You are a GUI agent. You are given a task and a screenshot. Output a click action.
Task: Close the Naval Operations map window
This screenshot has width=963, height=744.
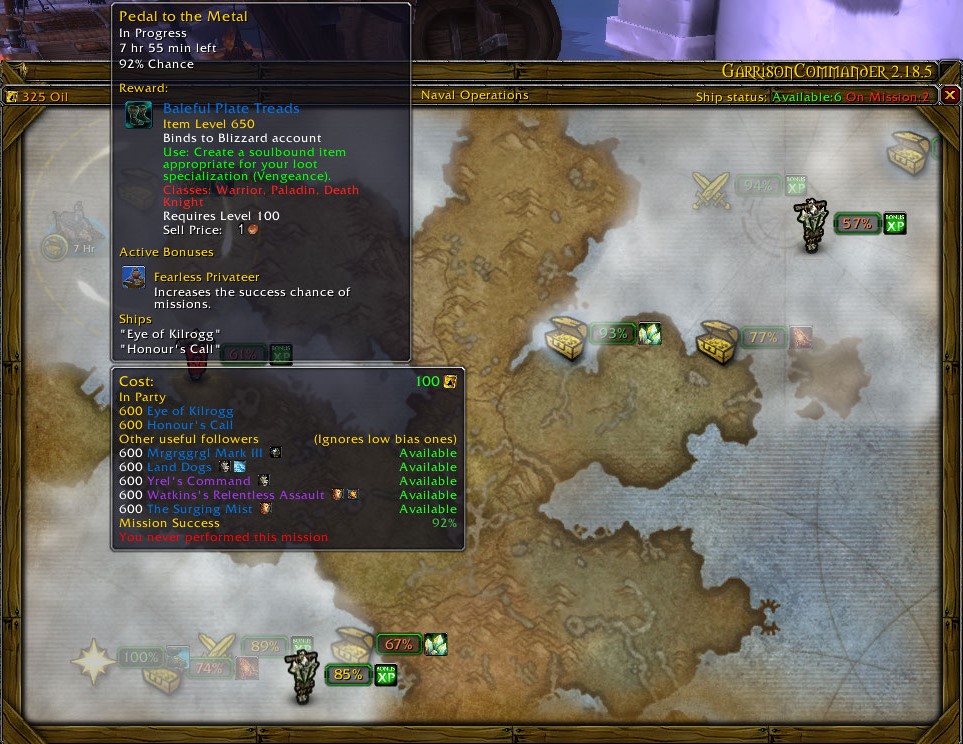tap(950, 96)
